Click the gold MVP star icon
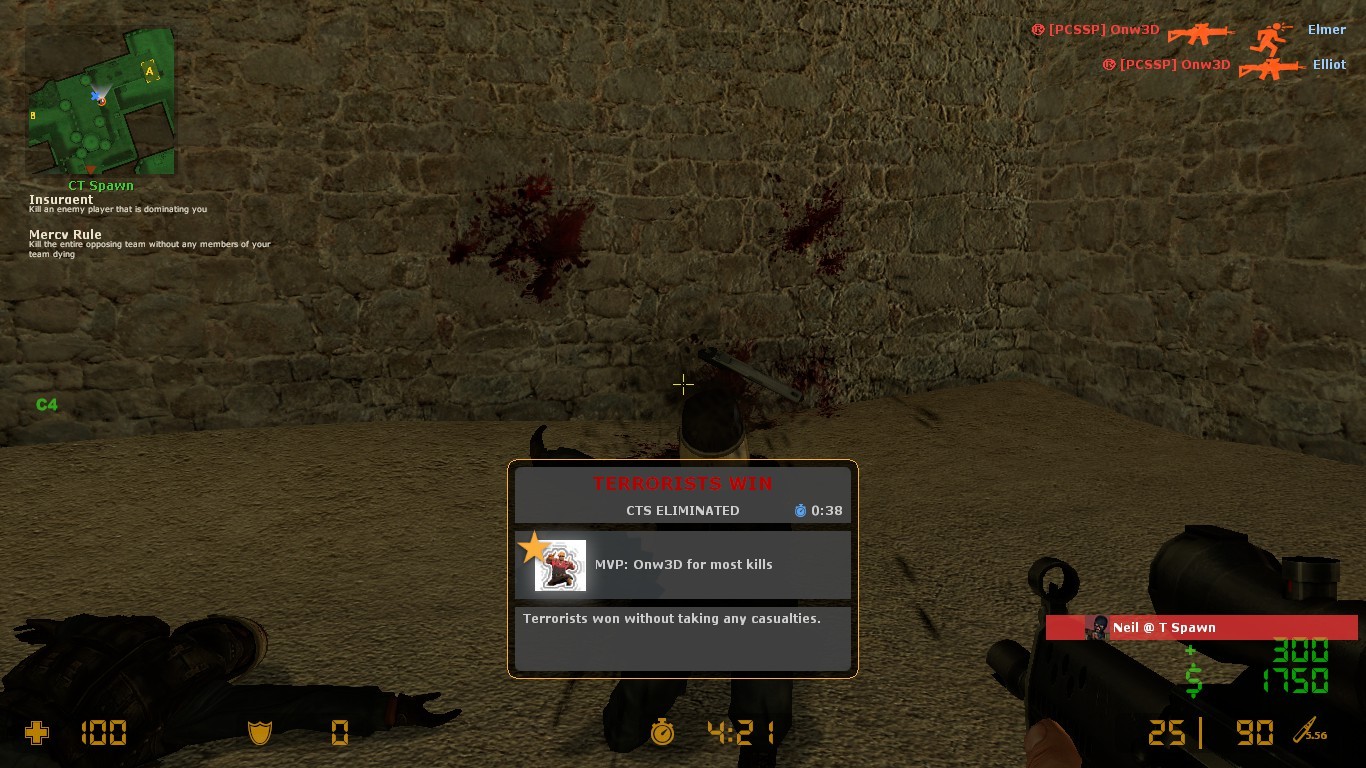The image size is (1366, 768). tap(534, 547)
